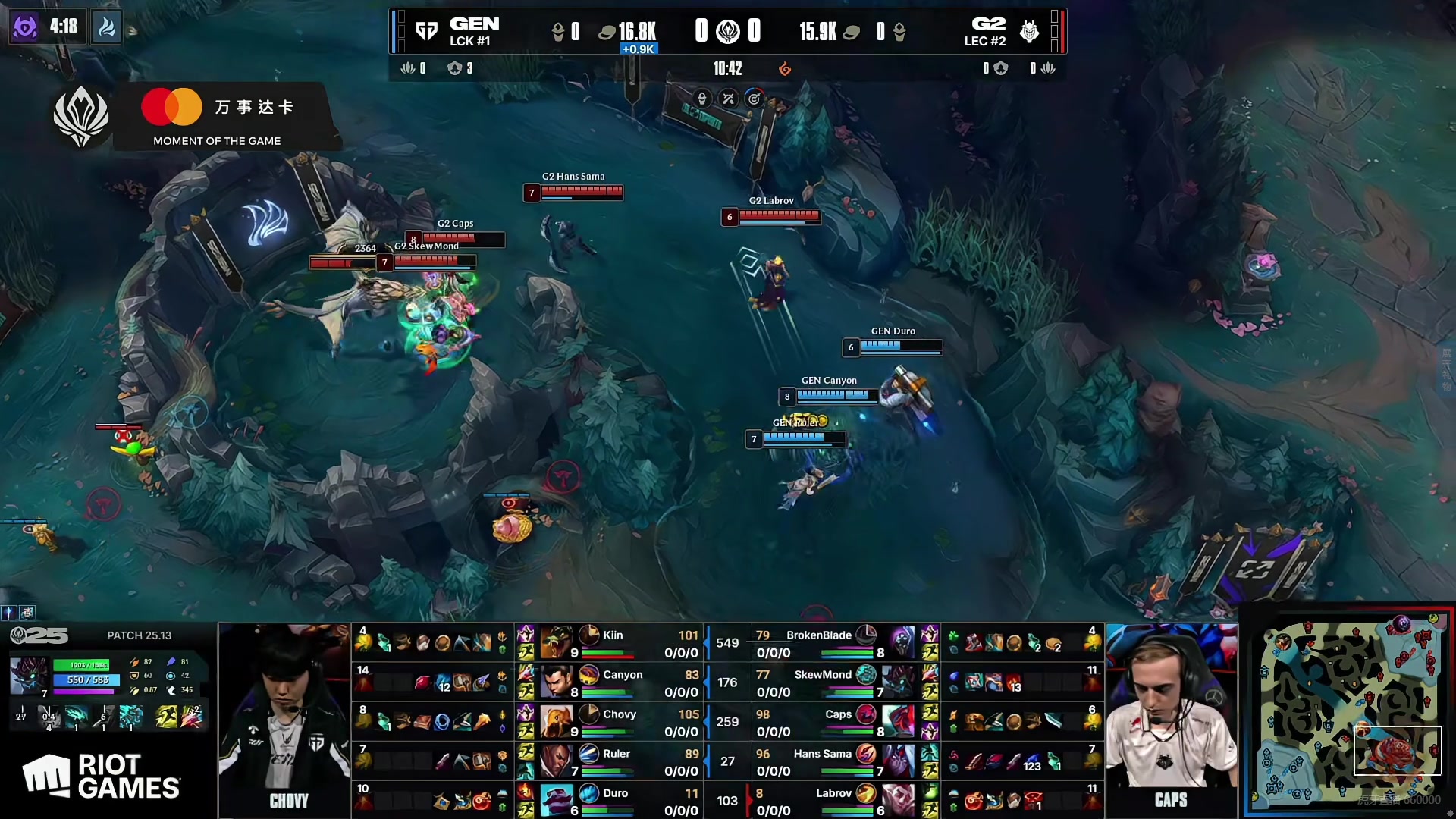Click the GEN team logo

tap(427, 31)
